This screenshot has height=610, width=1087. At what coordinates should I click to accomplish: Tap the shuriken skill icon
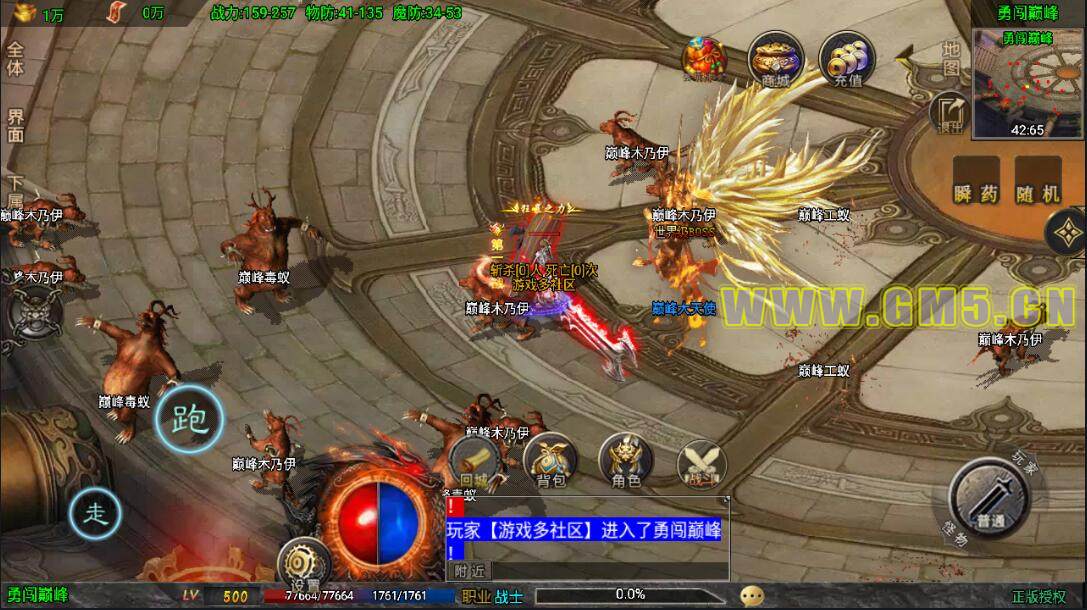click(x=1067, y=233)
